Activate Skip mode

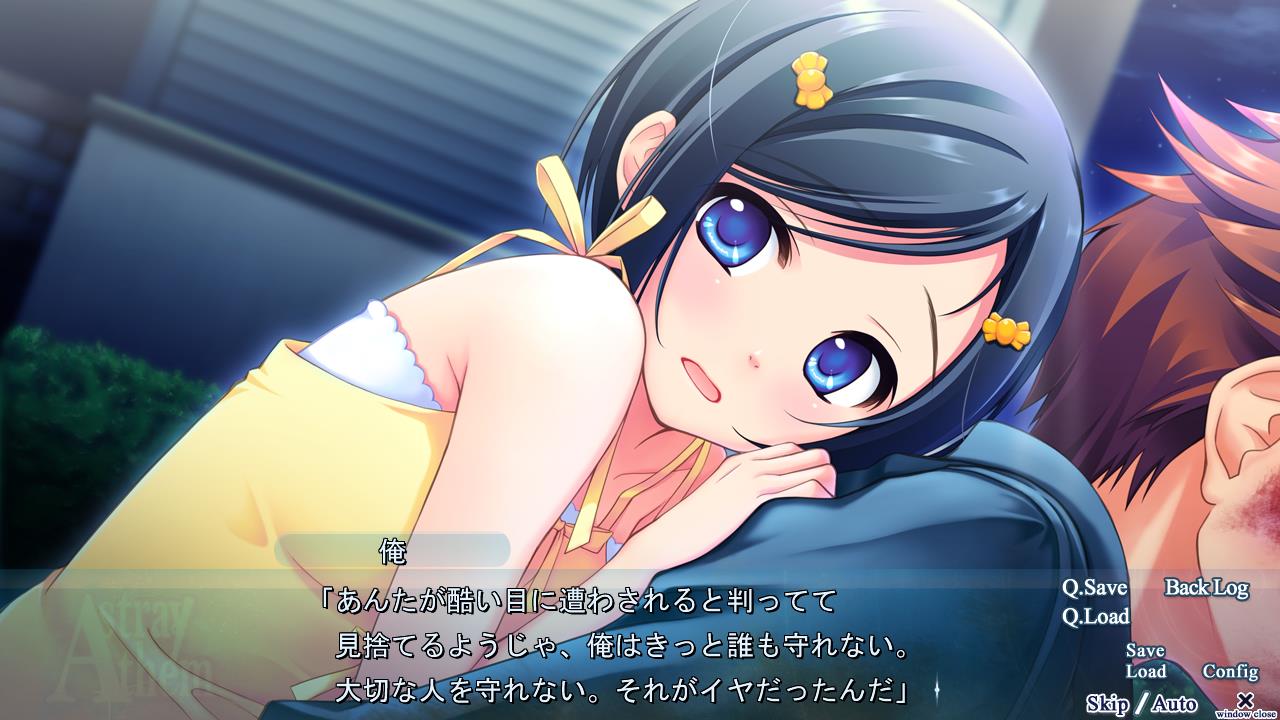pyautogui.click(x=1107, y=704)
